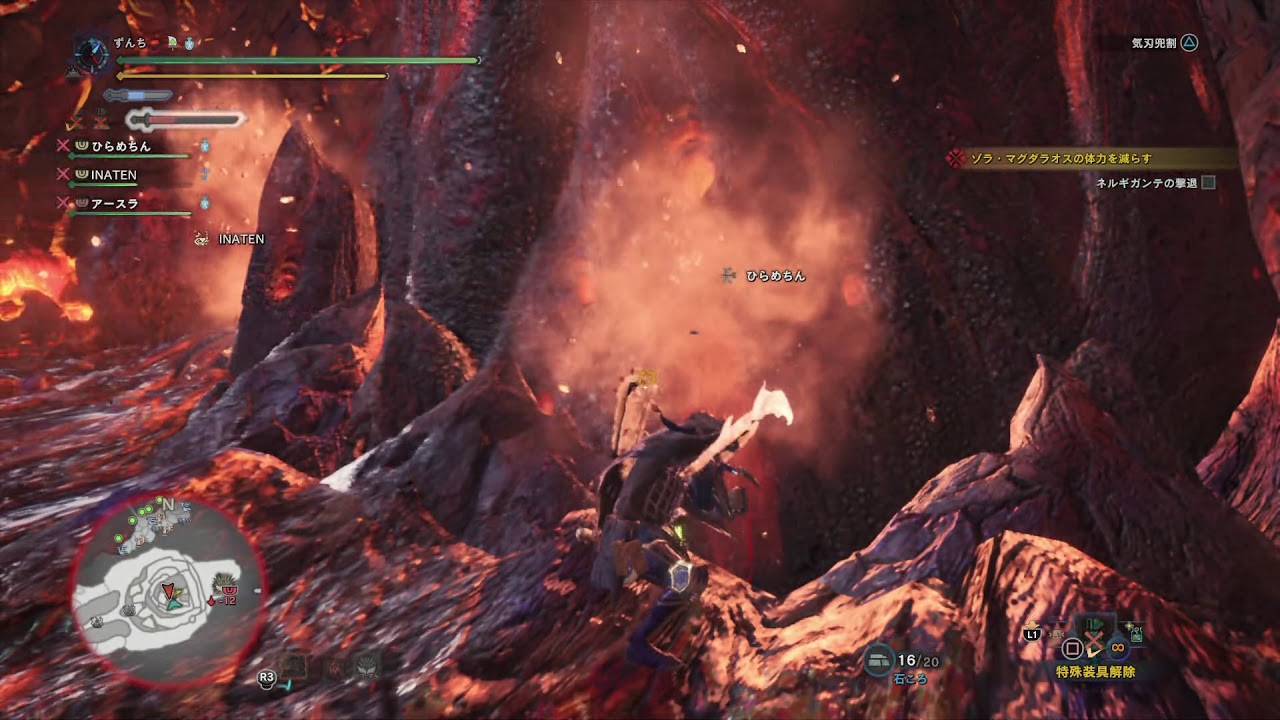The height and width of the screenshot is (720, 1280).
Task: Select the 石ころ slinger ammo icon
Action: coord(881,659)
